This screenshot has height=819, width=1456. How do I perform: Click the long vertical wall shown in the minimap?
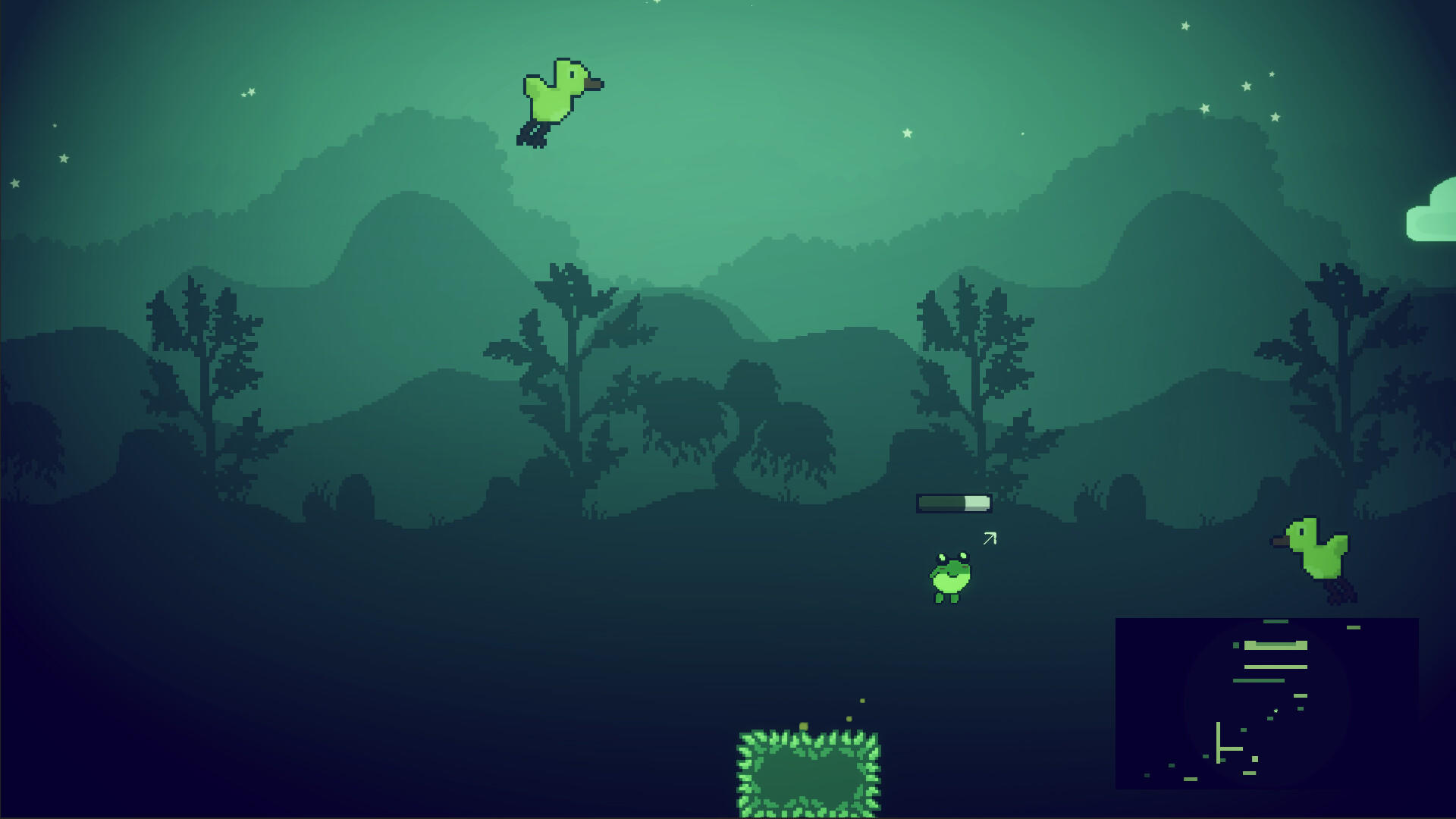tap(1218, 743)
